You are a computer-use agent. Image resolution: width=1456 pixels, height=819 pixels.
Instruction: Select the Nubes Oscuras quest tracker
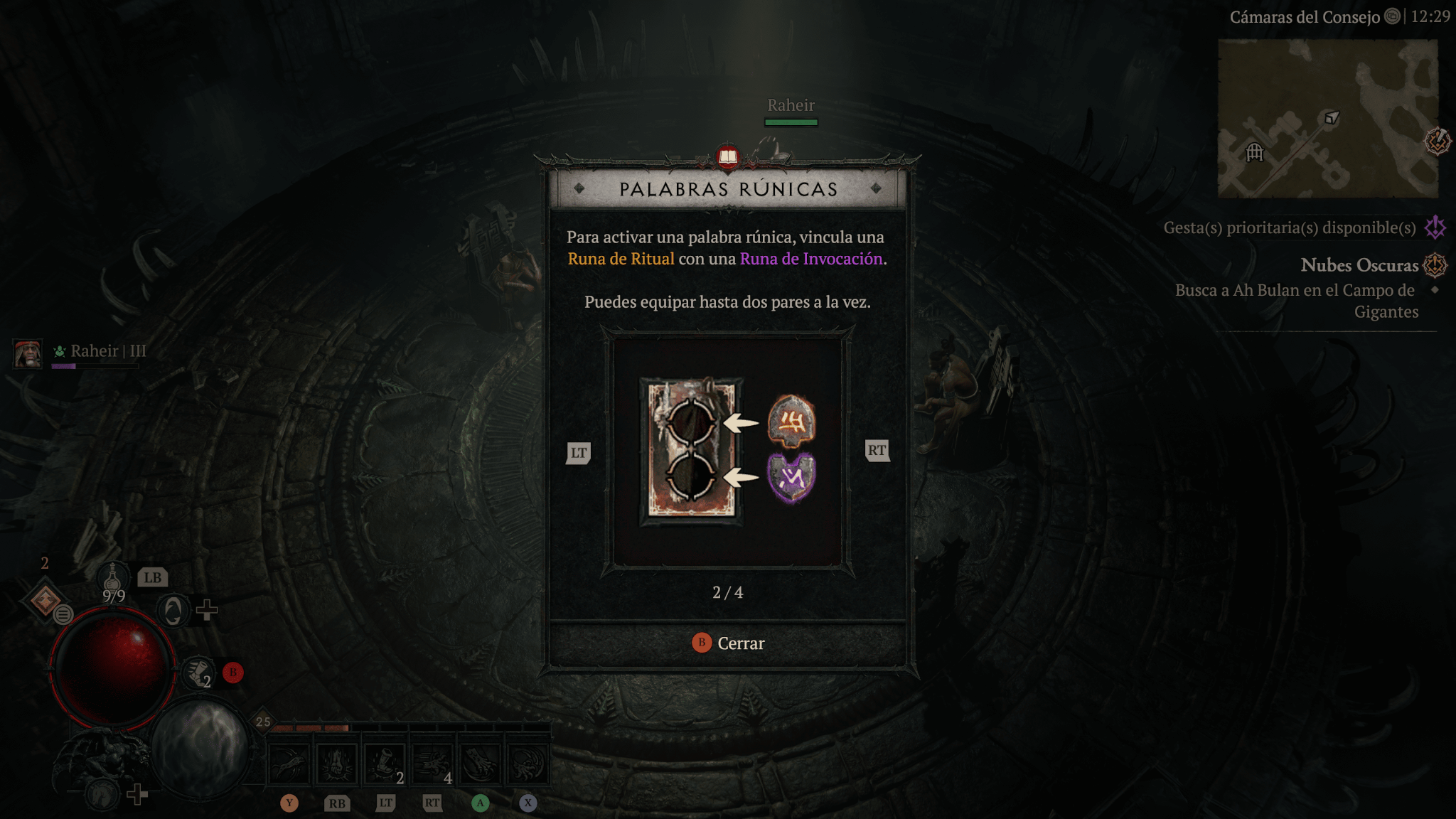[1359, 265]
